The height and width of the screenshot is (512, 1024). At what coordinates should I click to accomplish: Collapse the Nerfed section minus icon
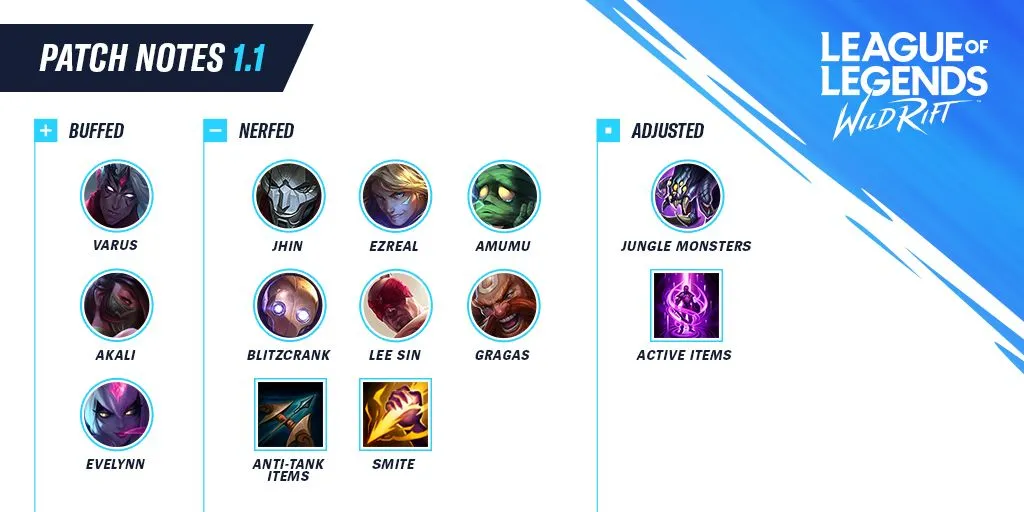pos(214,131)
